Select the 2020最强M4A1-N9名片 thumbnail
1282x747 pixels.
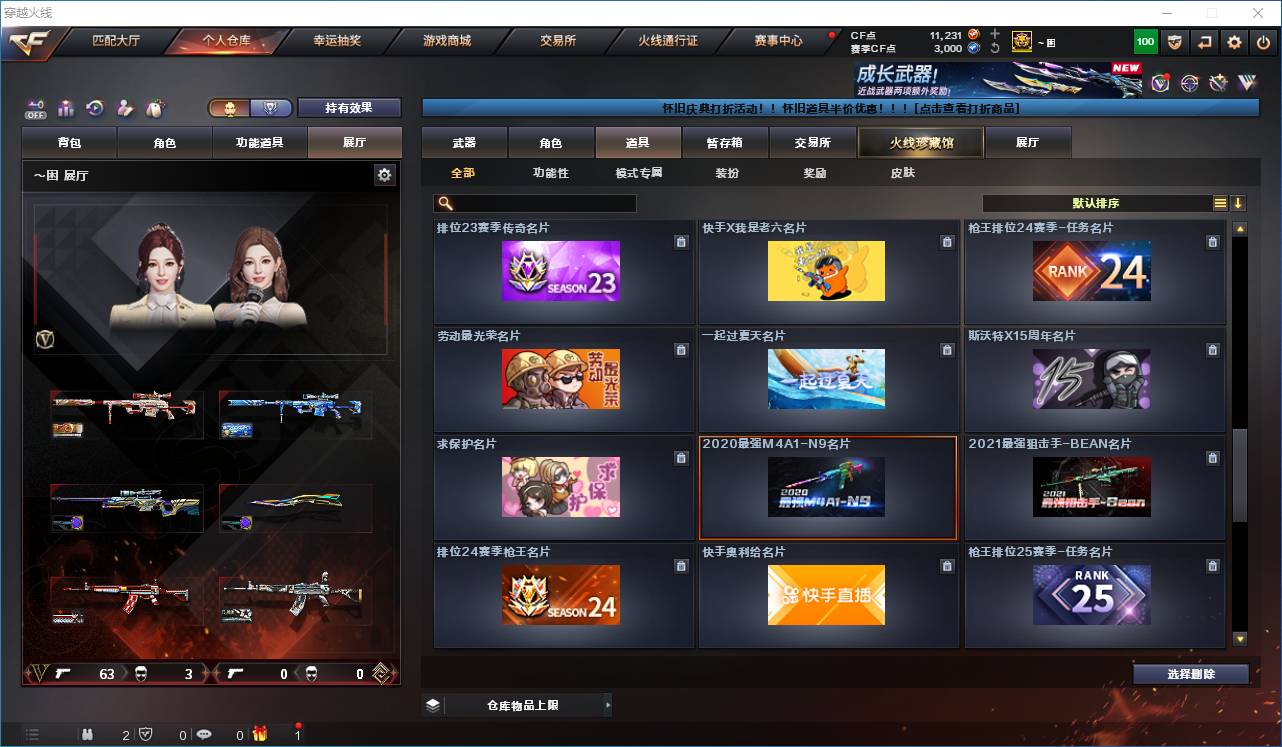click(827, 488)
